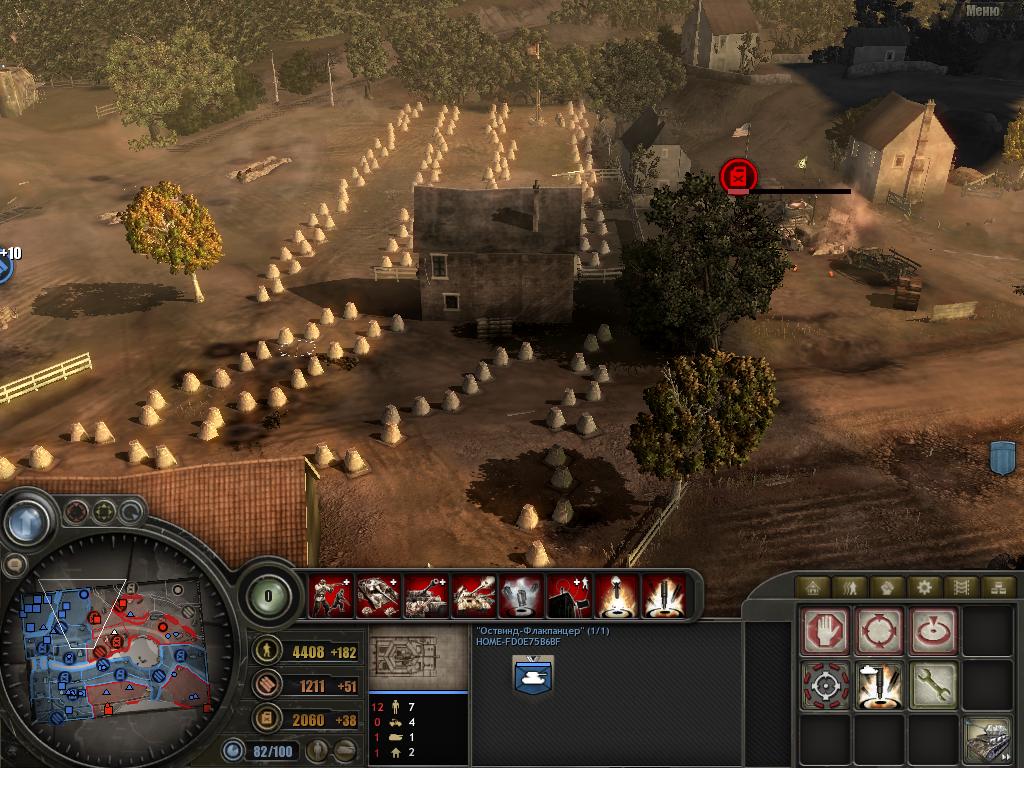Click the round command points counter
The height and width of the screenshot is (800, 1024).
268,596
